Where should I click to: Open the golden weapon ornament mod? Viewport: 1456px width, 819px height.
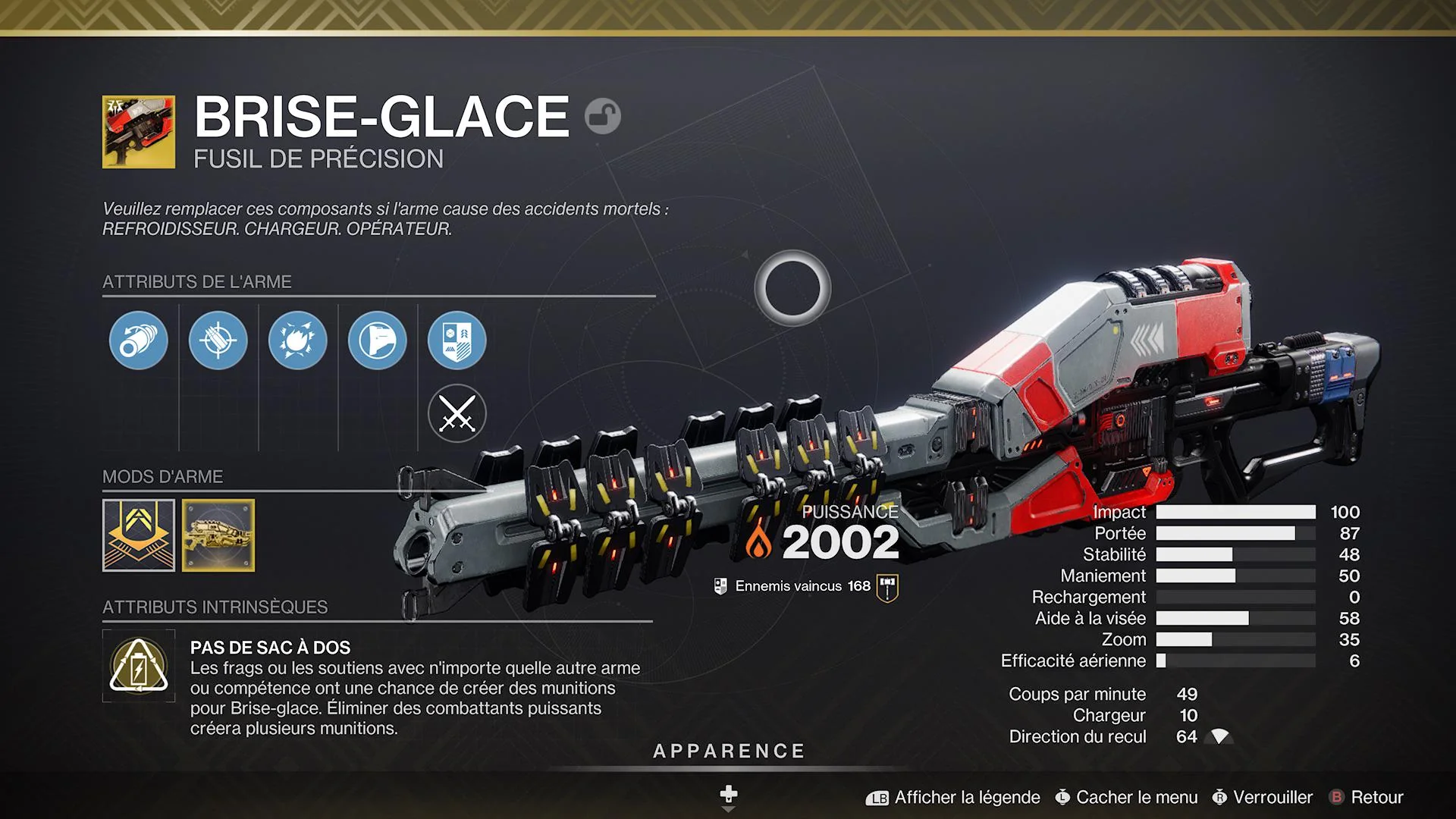[218, 536]
